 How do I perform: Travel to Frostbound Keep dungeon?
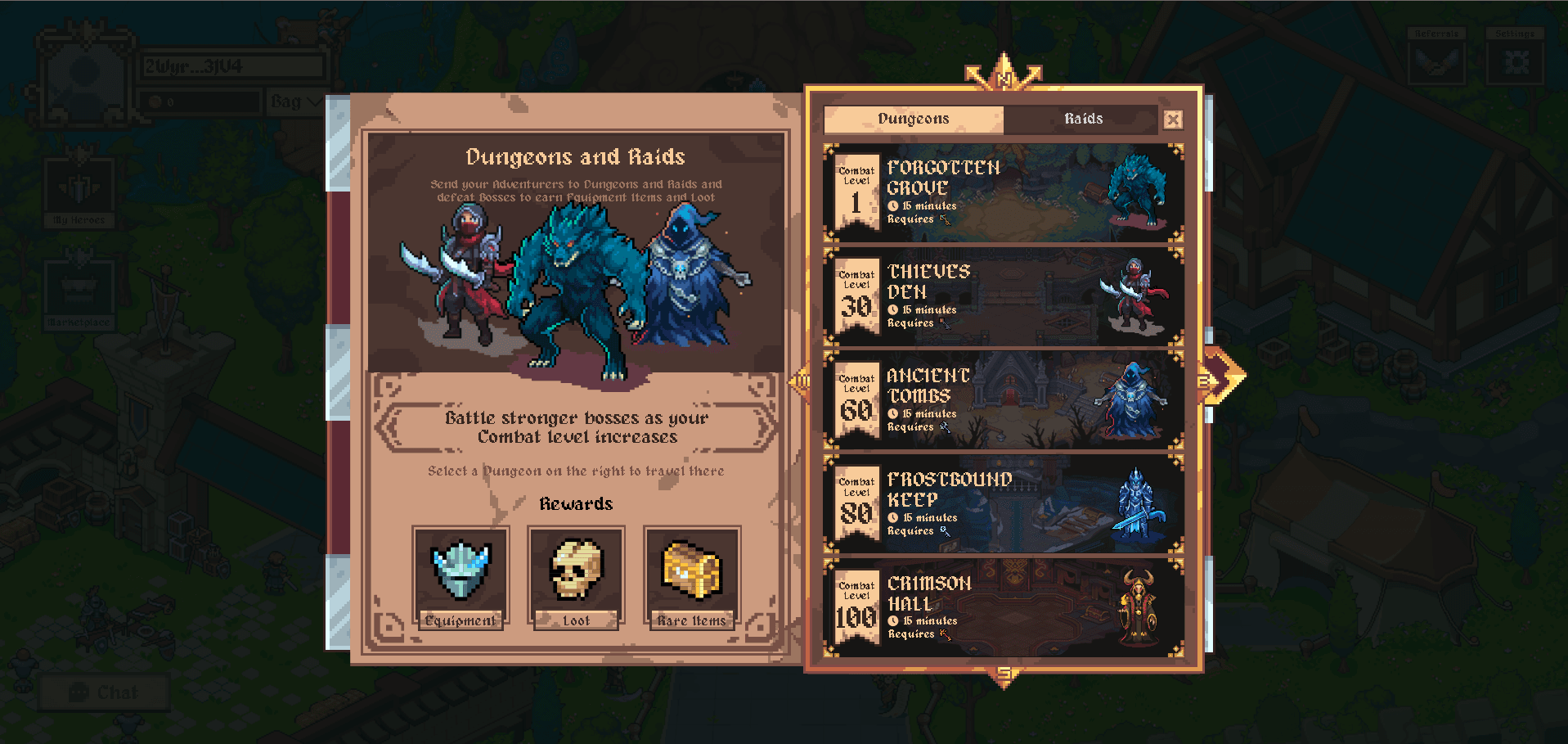[1004, 504]
